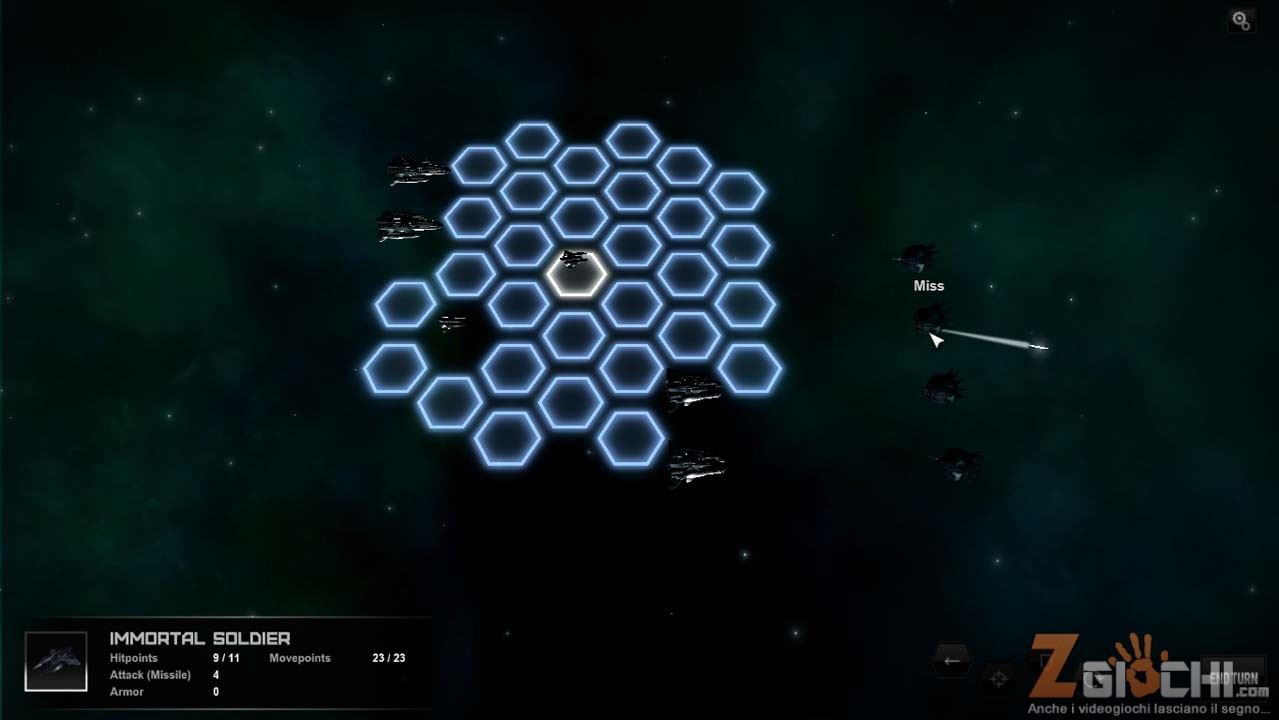Click the left arrow action button

pyautogui.click(x=951, y=660)
